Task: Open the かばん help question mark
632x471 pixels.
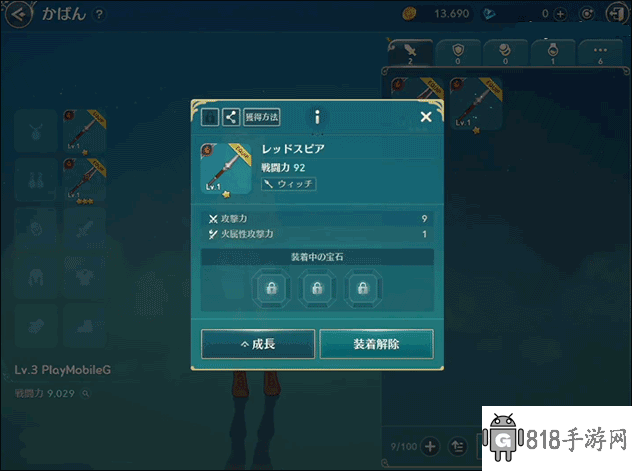Action: [97, 14]
